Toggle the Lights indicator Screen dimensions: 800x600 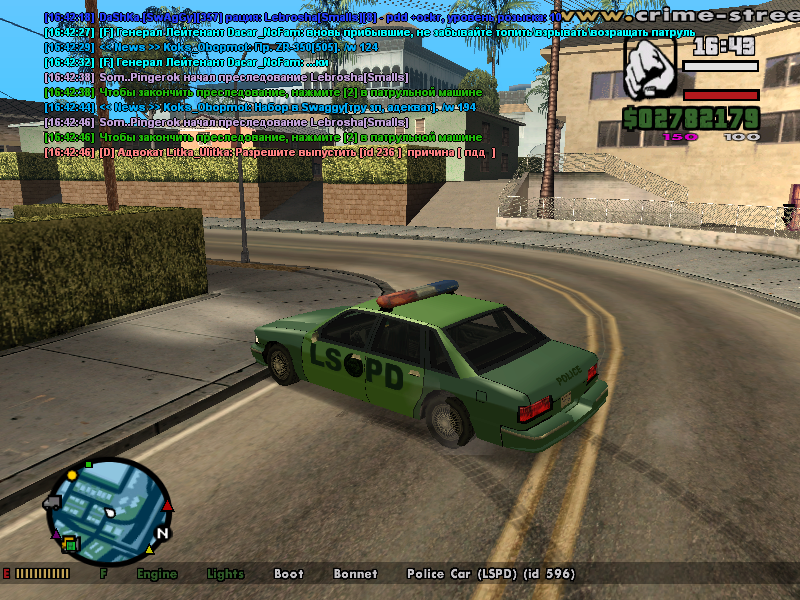[x=225, y=574]
